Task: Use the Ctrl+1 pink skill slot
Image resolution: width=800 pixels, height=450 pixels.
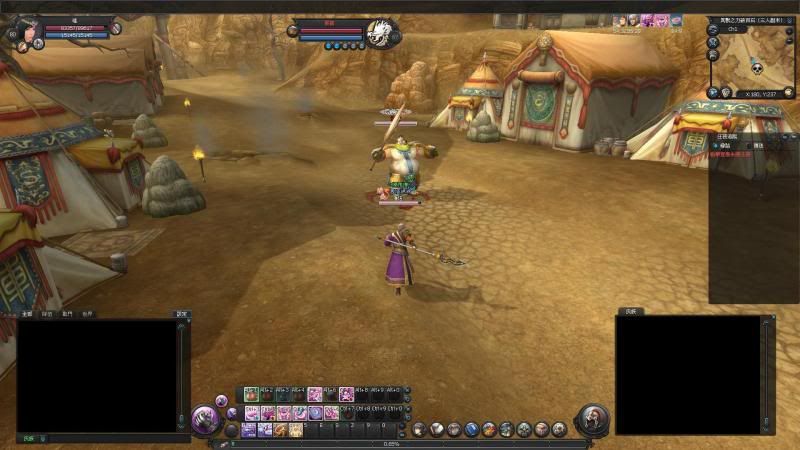Action: (x=251, y=412)
